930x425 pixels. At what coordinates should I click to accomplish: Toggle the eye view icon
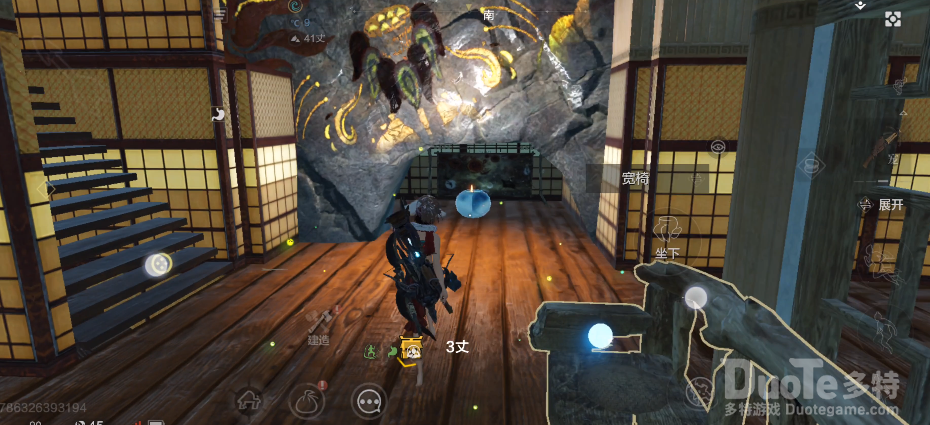(718, 147)
